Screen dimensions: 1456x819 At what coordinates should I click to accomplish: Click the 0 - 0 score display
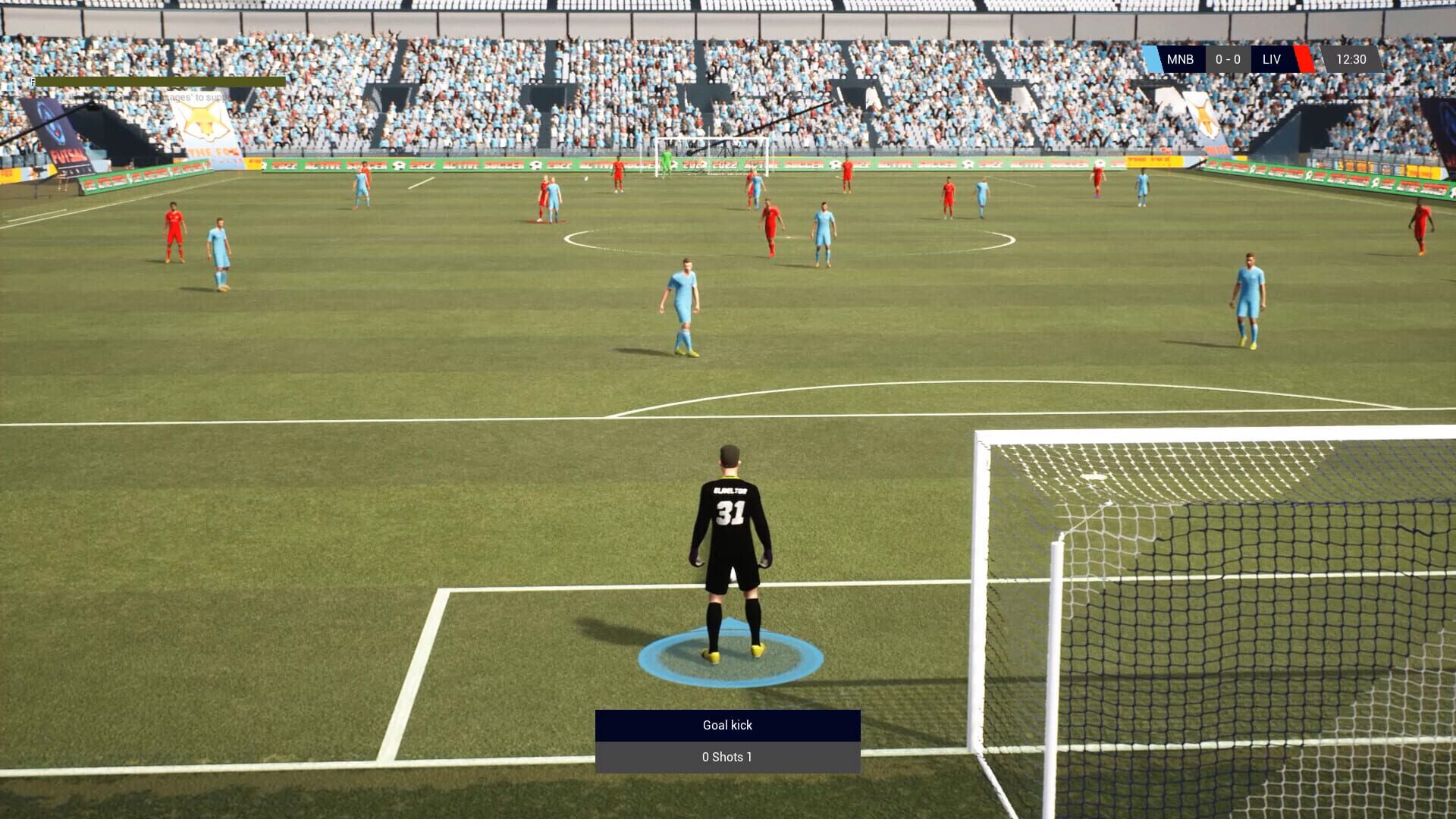pyautogui.click(x=1227, y=59)
